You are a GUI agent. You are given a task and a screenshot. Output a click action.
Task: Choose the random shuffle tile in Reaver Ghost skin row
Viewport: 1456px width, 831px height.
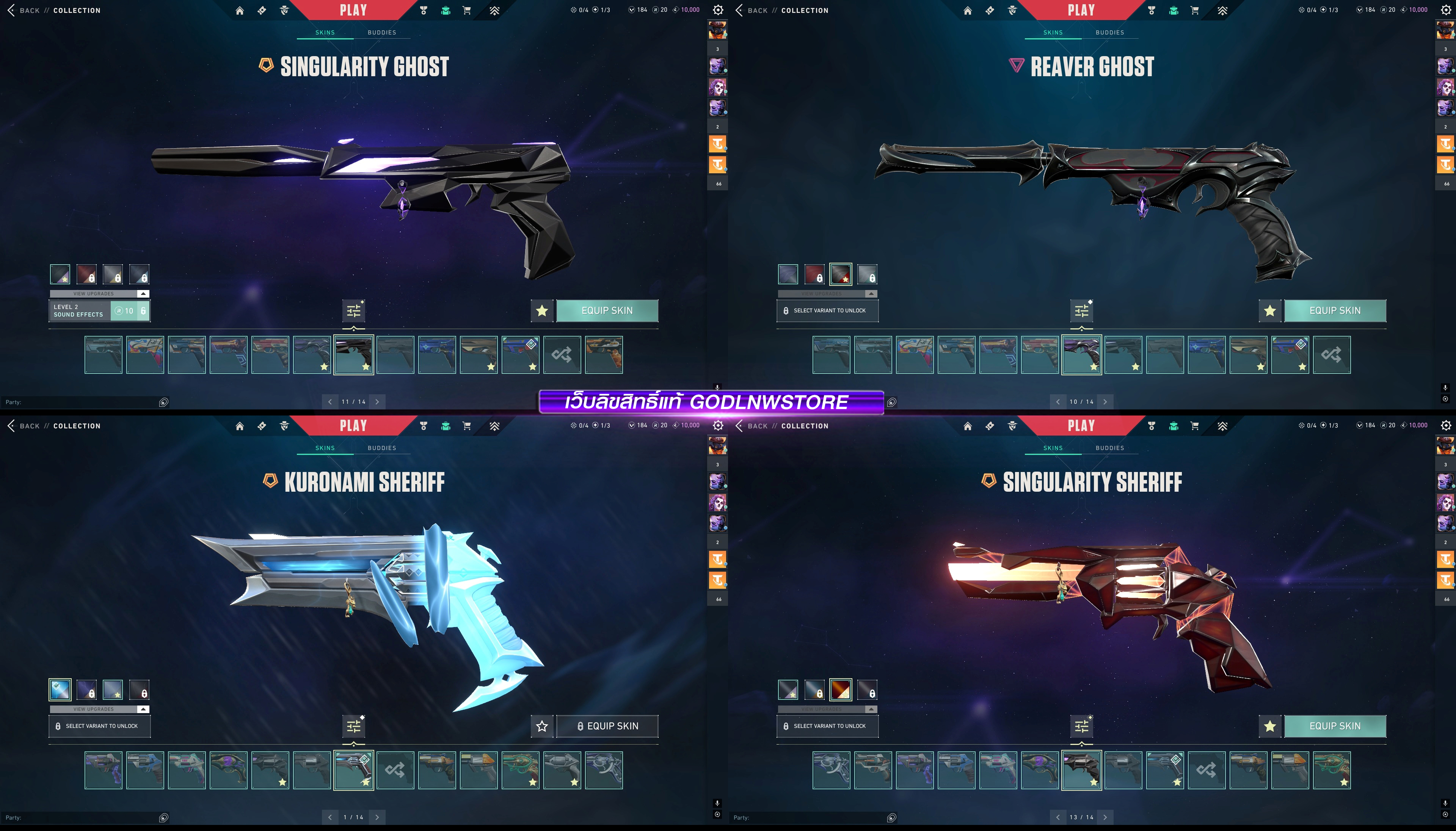point(1332,355)
